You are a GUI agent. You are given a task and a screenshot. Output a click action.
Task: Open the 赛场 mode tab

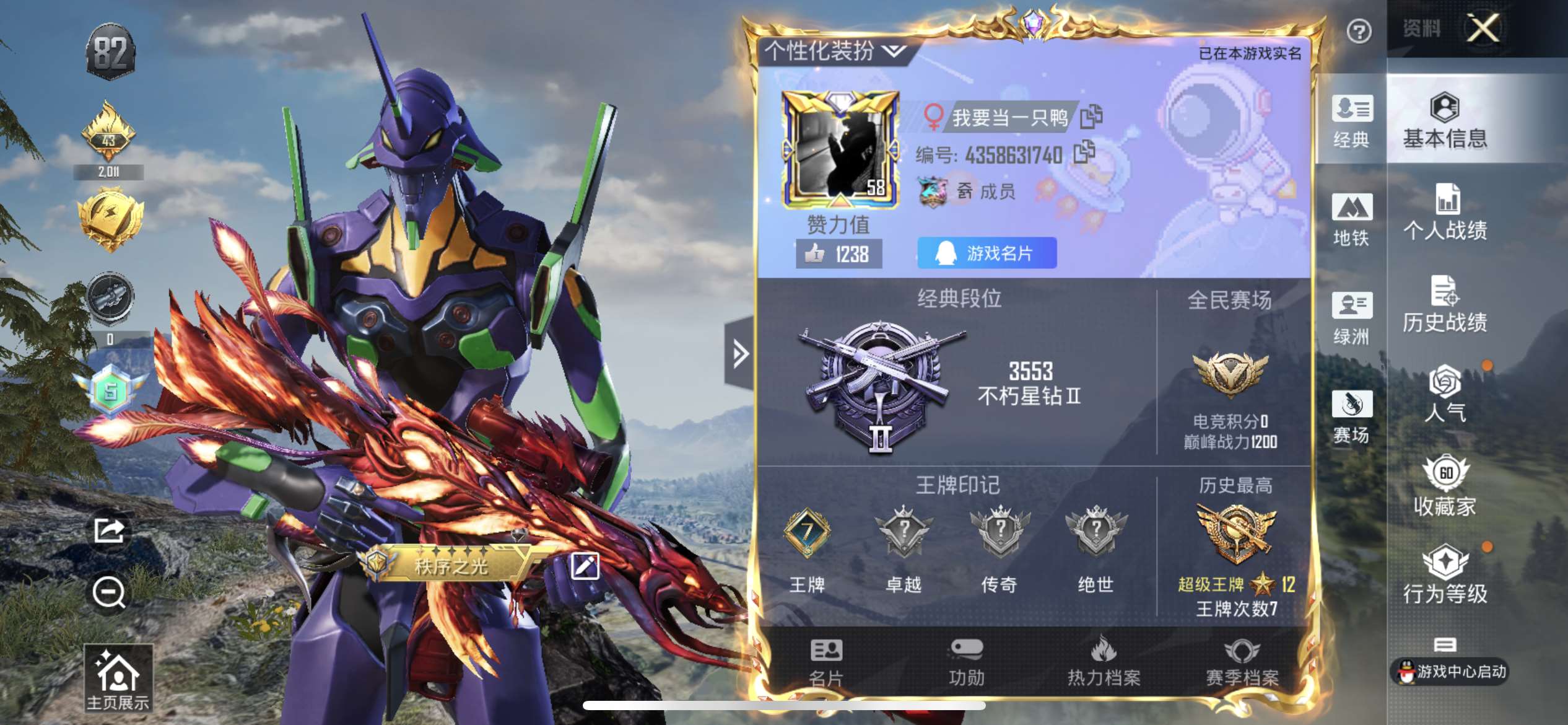click(x=1351, y=417)
